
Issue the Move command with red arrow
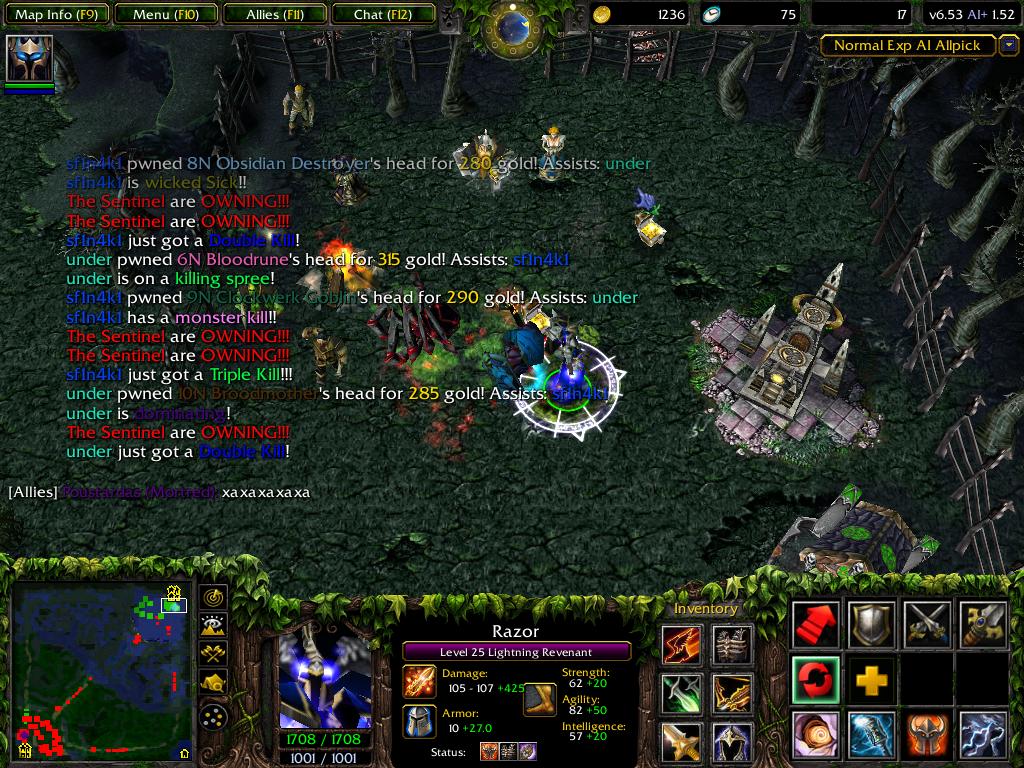(x=816, y=625)
